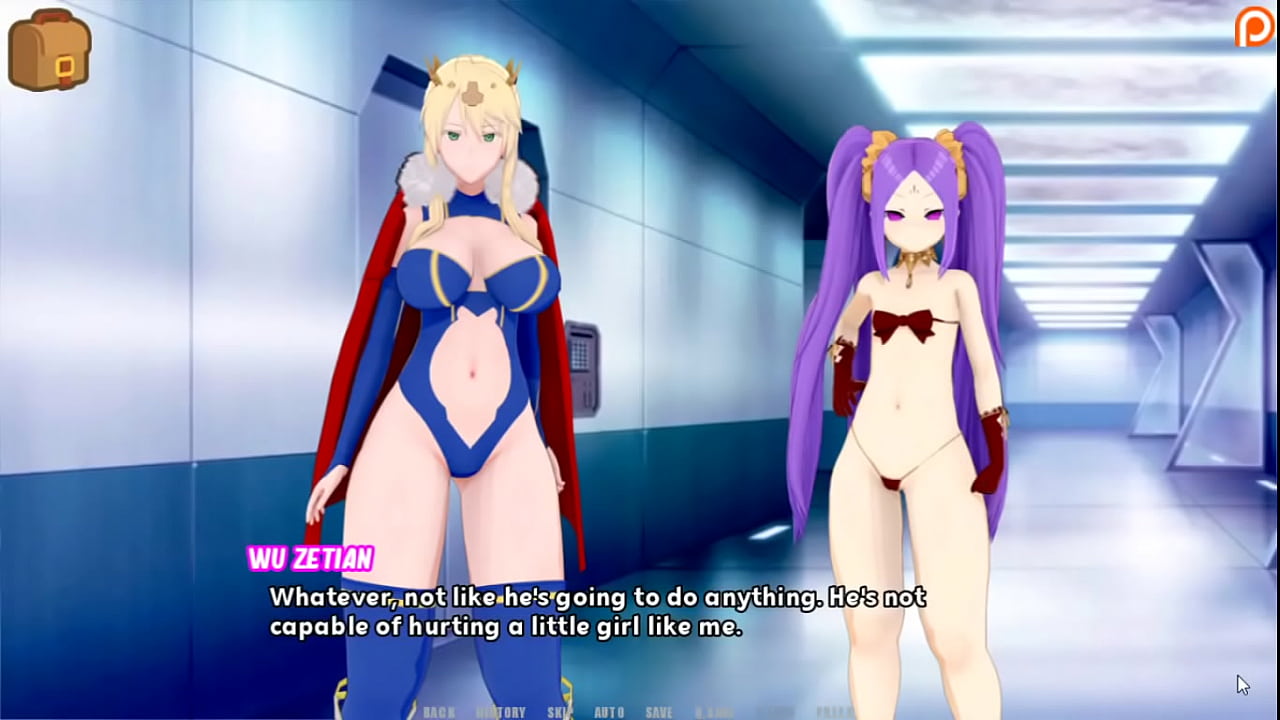1280x720 pixels.
Task: Toggle Auto dialogue advance
Action: (609, 712)
